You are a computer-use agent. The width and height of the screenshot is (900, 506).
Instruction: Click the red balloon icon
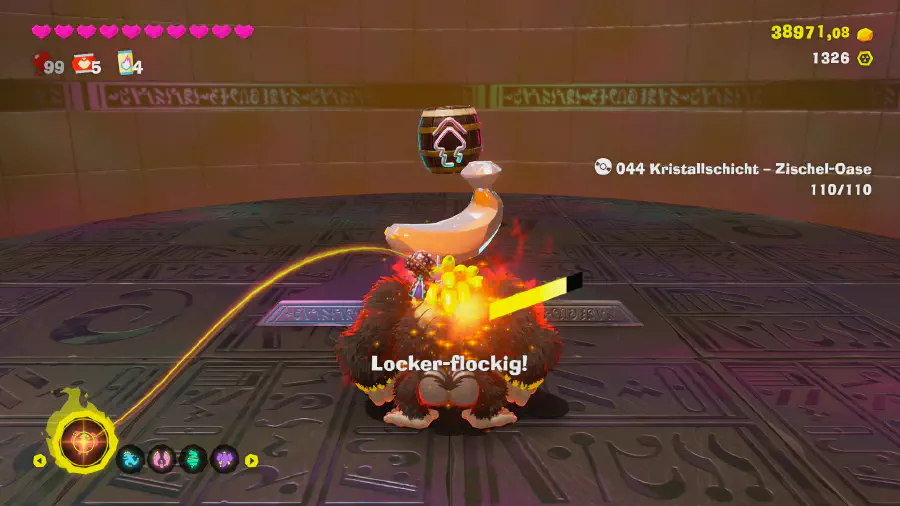(41, 65)
